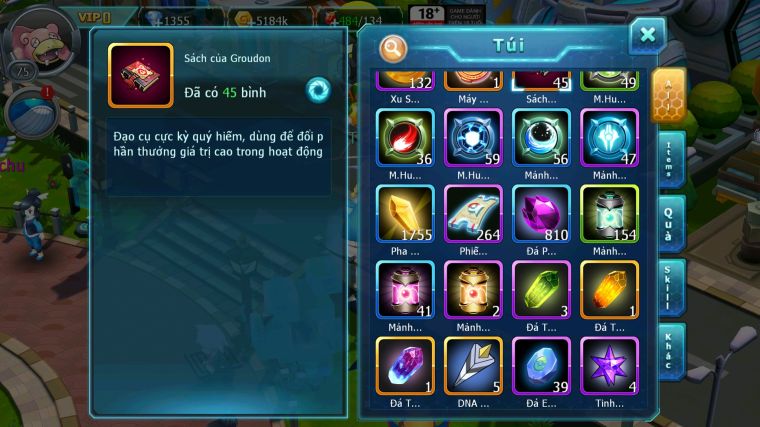
Task: Open the Skill tab
Action: click(x=670, y=288)
